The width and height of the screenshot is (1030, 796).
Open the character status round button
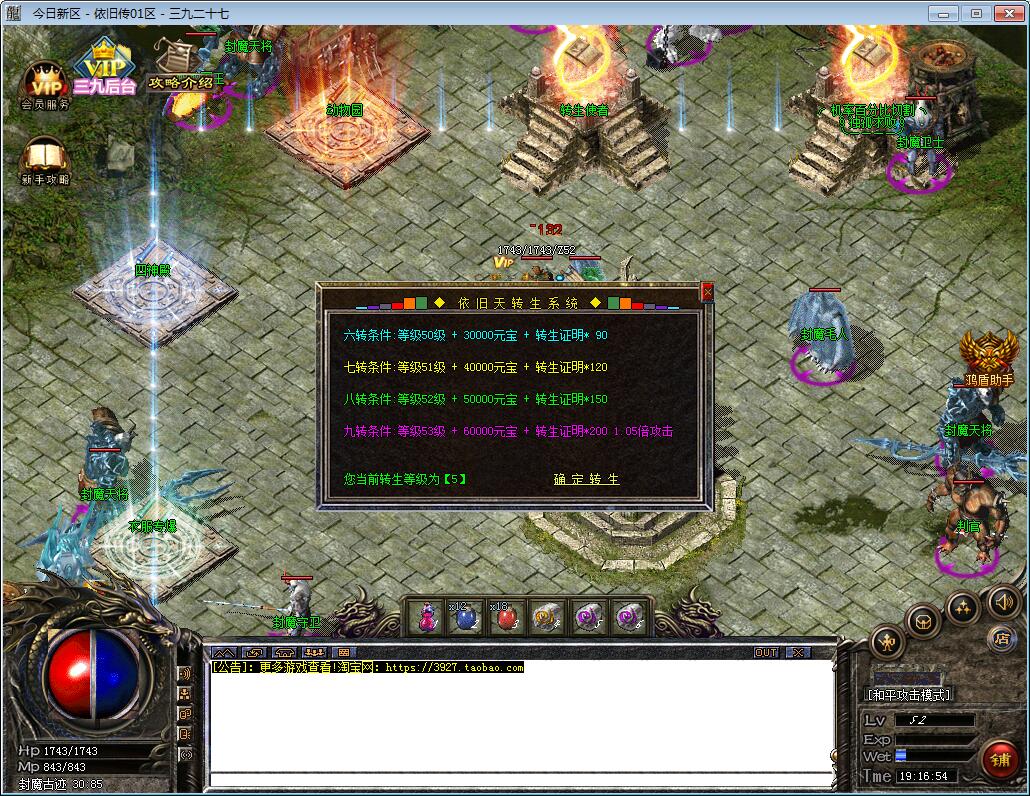(x=887, y=640)
